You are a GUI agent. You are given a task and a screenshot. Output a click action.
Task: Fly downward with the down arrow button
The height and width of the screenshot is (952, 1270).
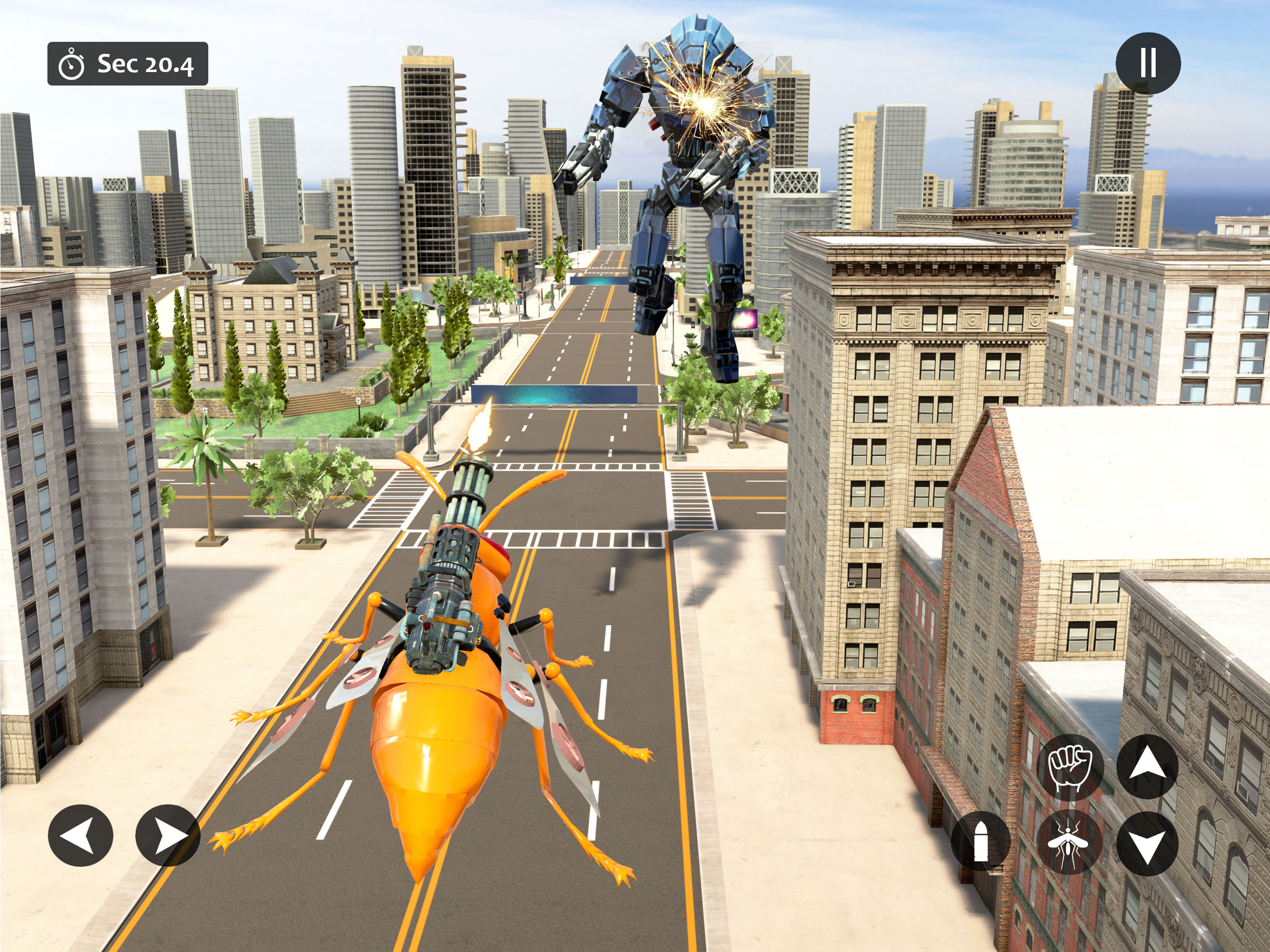(x=1147, y=844)
